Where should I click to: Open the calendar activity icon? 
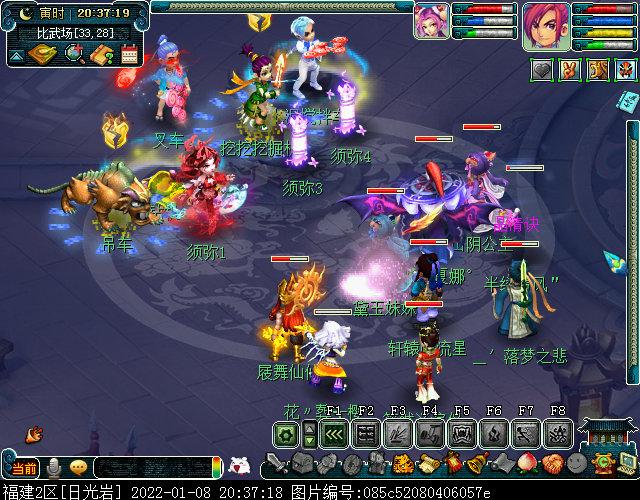coord(129,54)
